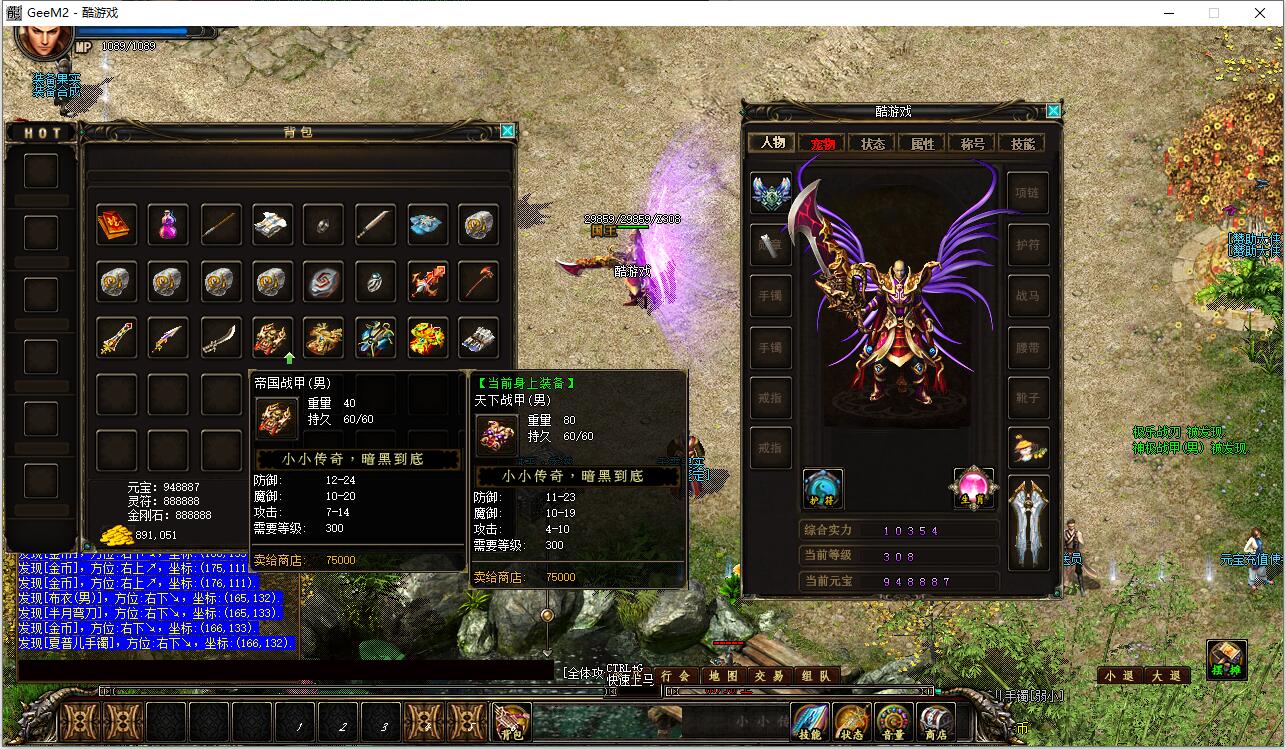Open the 商店 shop from bottom bar
The width and height of the screenshot is (1286, 749).
click(x=935, y=722)
